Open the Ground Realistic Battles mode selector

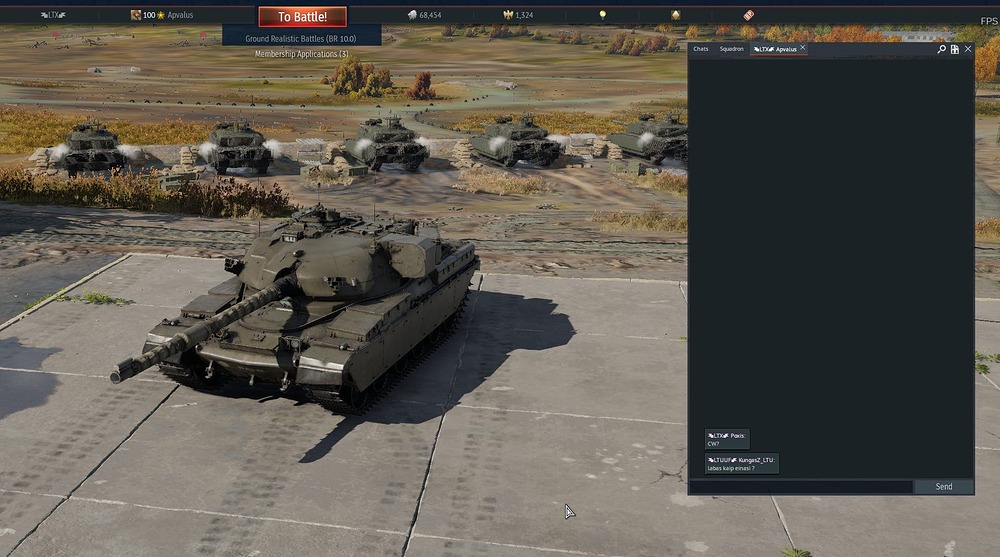pos(302,38)
